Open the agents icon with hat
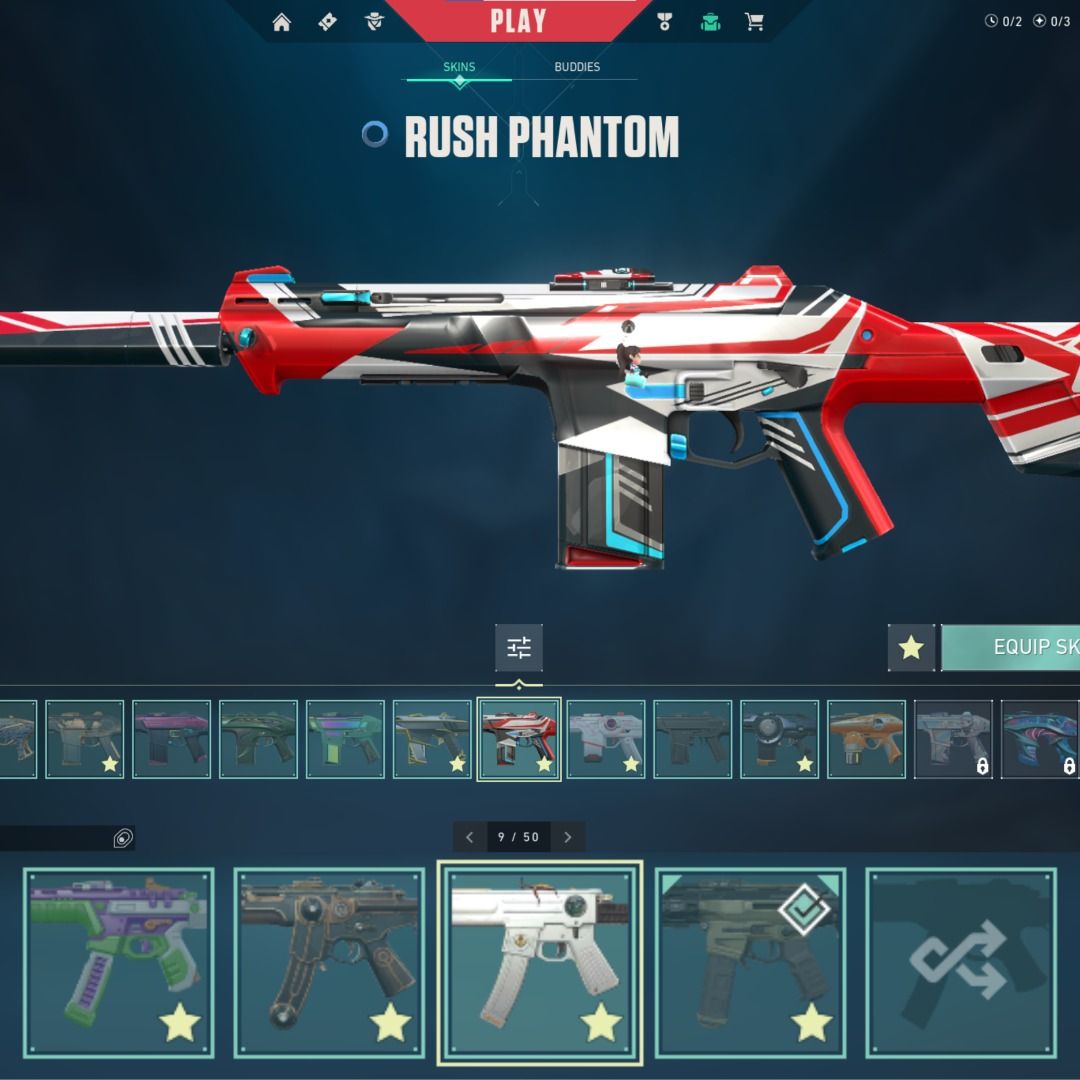The image size is (1080, 1080). coord(375,22)
